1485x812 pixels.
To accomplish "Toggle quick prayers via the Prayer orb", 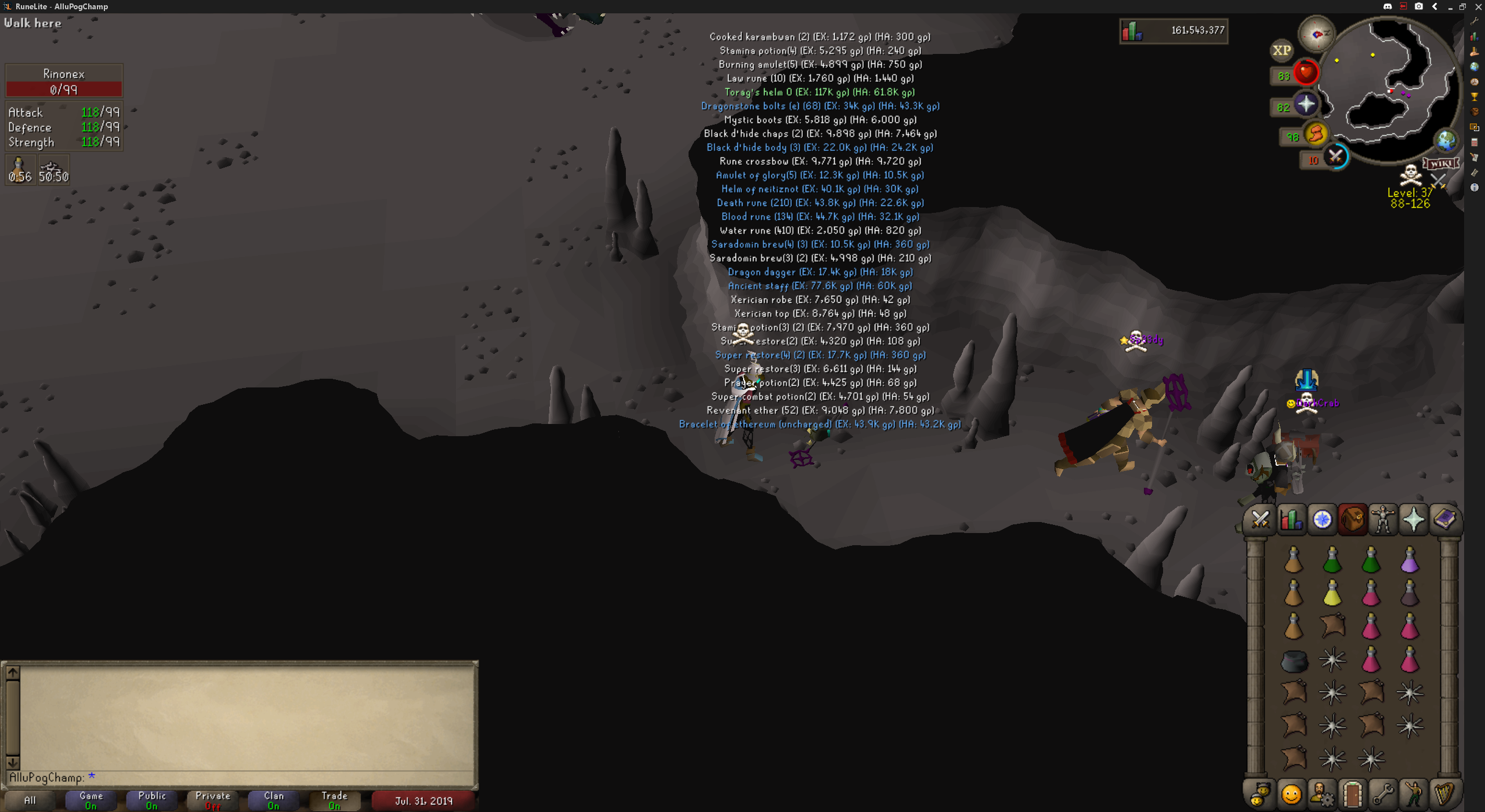I will pos(1306,105).
